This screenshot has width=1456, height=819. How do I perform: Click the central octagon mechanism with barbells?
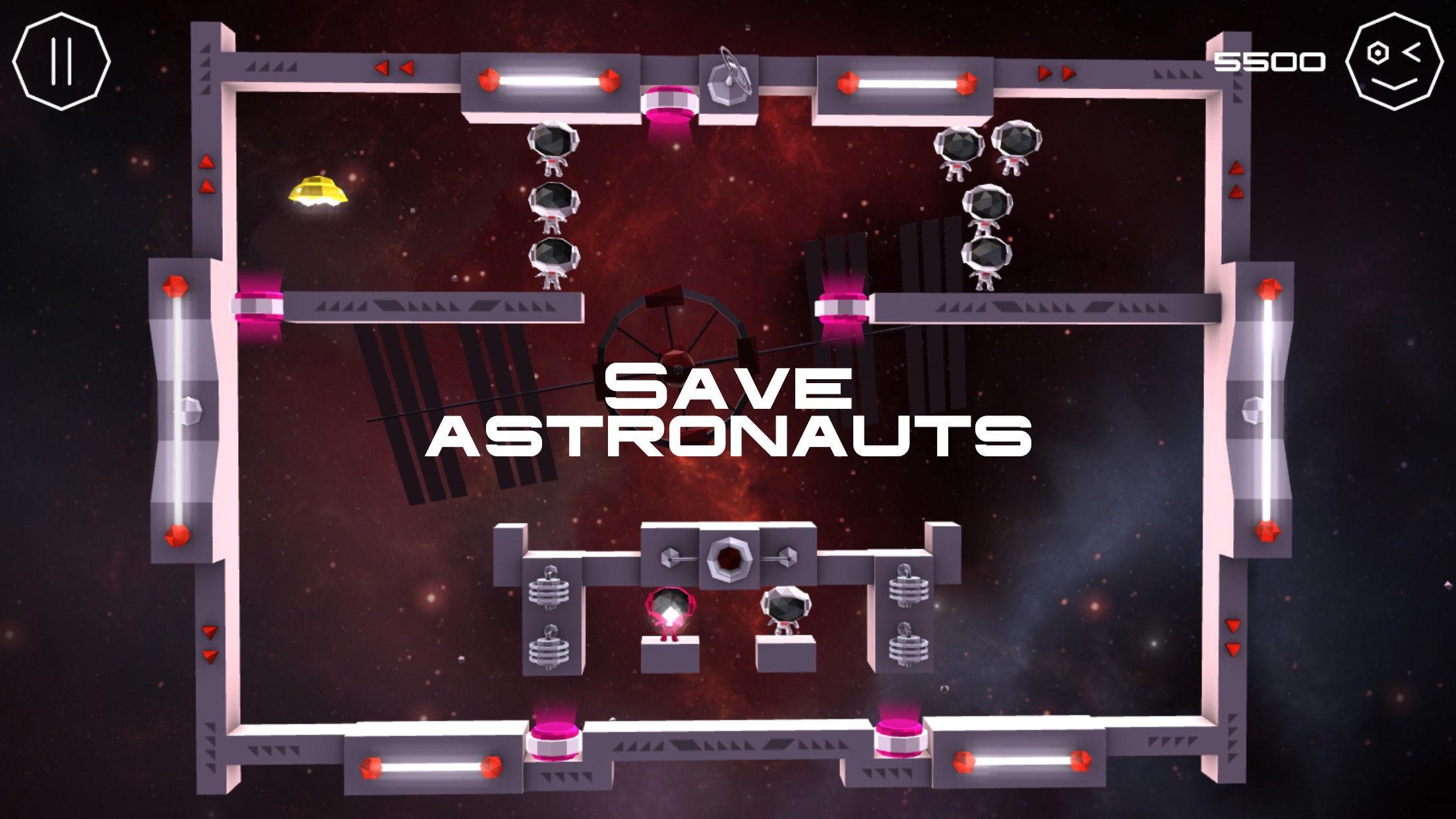729,559
